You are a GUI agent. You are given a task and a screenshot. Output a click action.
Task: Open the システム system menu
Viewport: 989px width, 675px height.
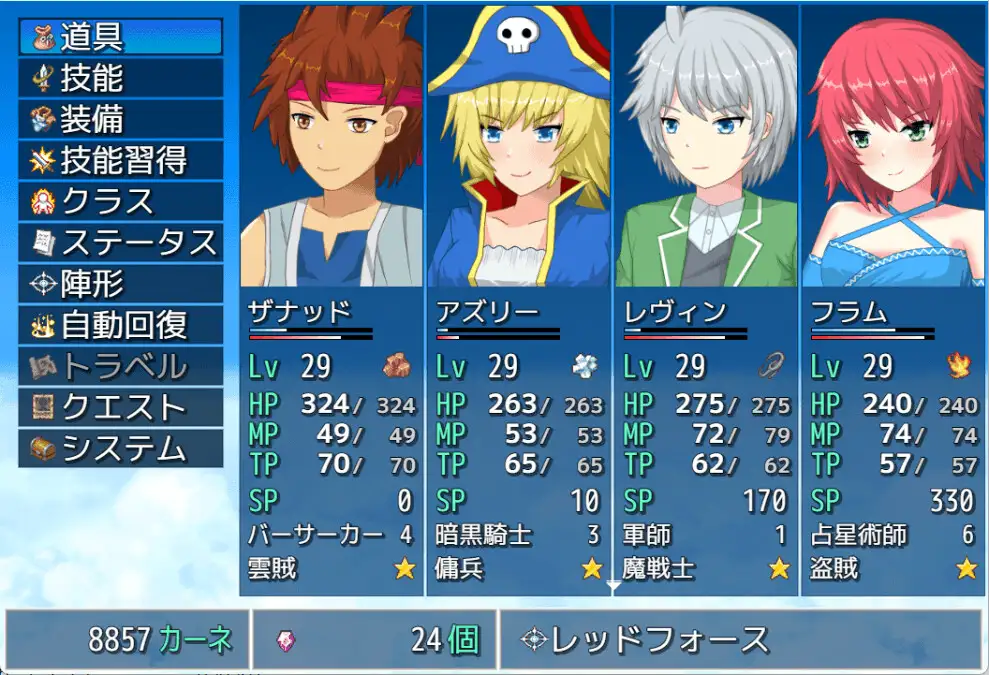tap(120, 448)
